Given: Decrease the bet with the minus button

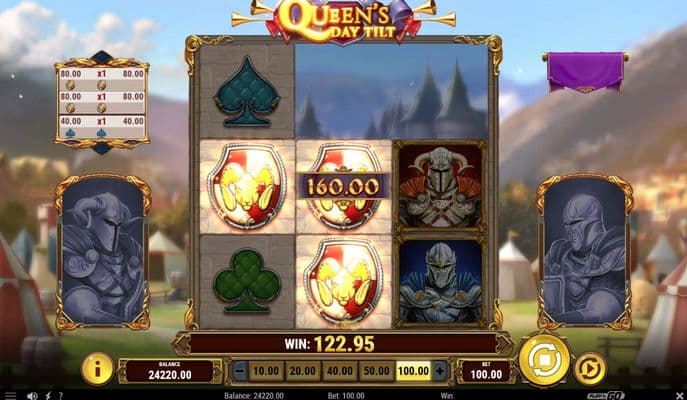Looking at the screenshot, I should [x=239, y=371].
